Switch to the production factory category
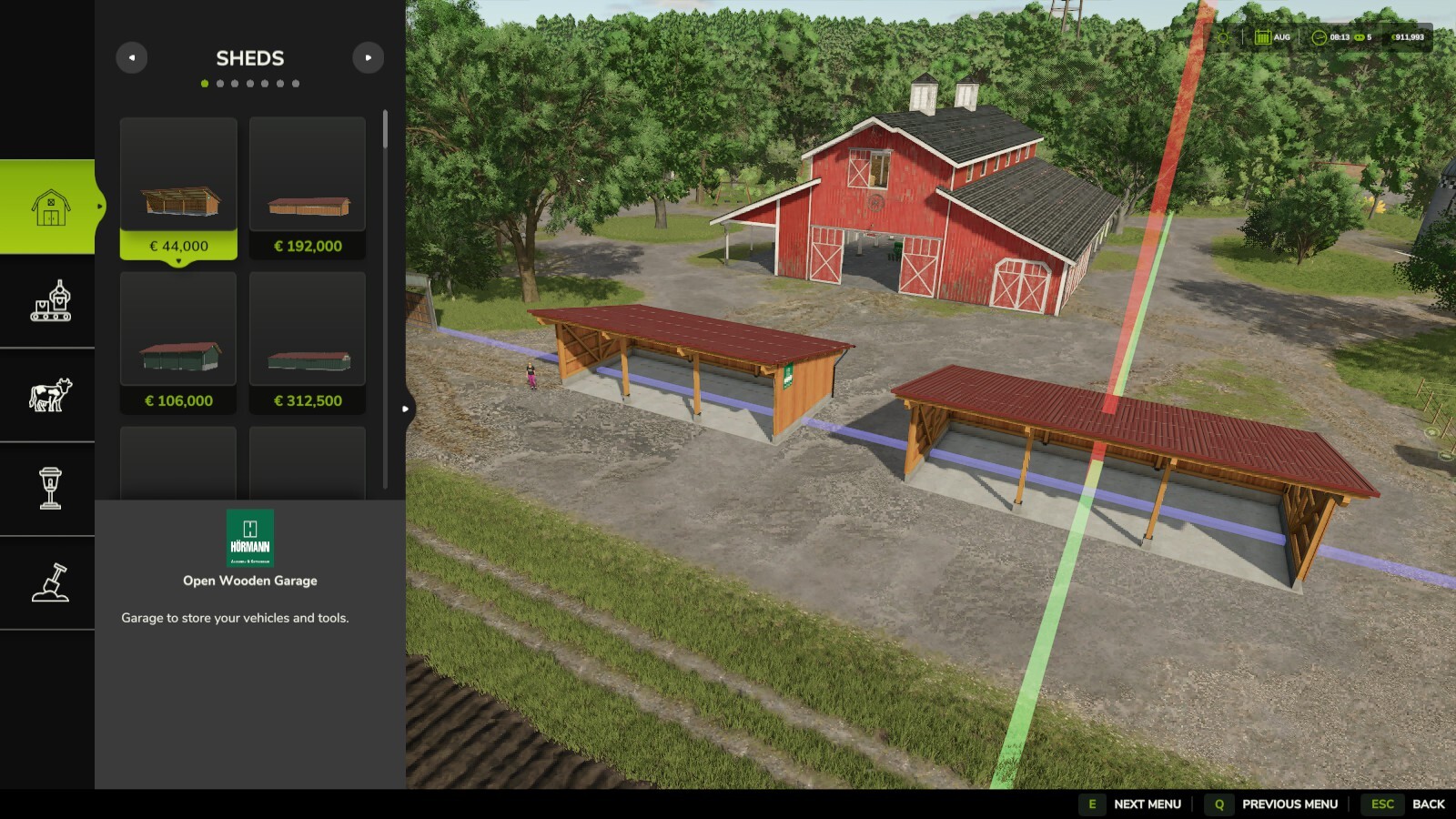The width and height of the screenshot is (1456, 819). (x=50, y=301)
